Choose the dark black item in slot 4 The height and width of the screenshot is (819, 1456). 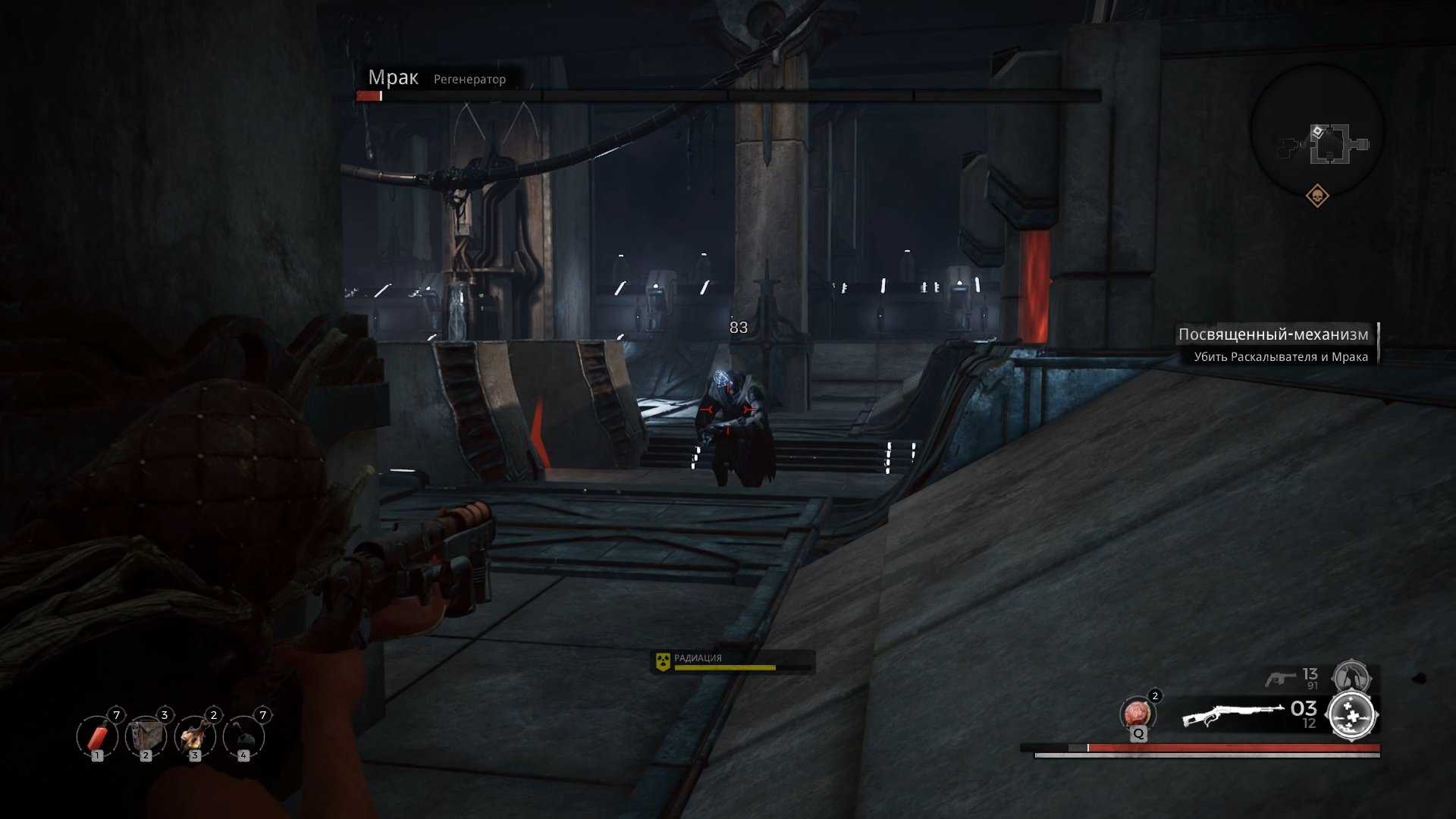pos(243,736)
